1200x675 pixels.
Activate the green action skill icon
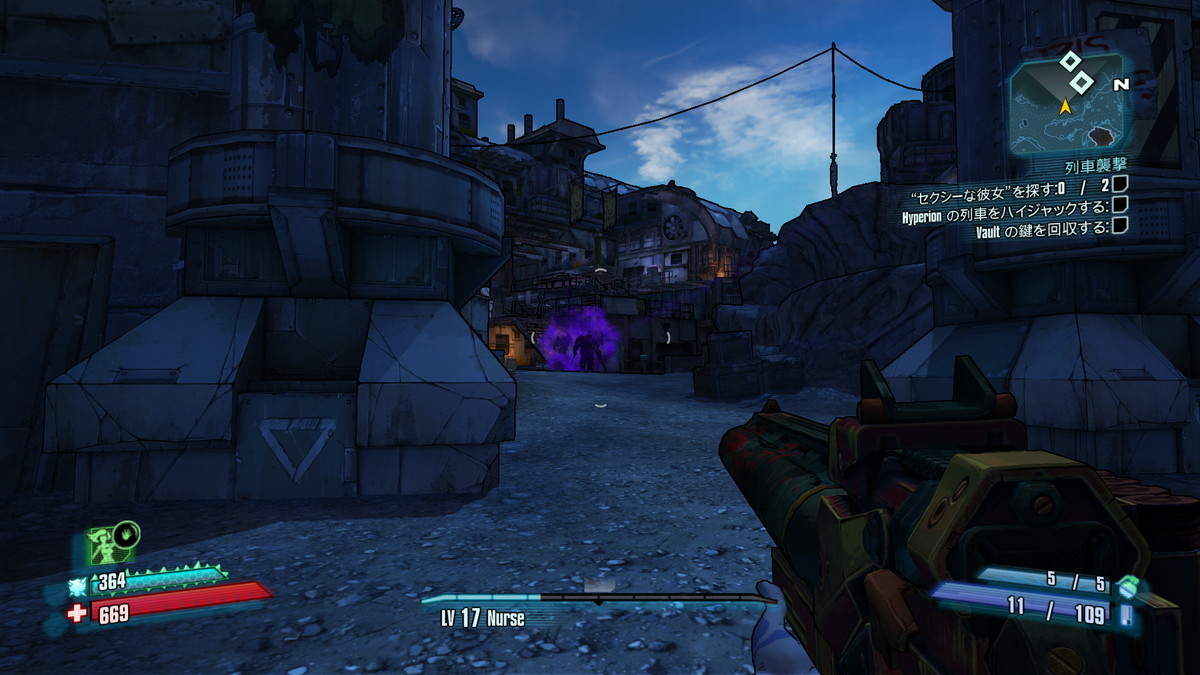(x=110, y=545)
